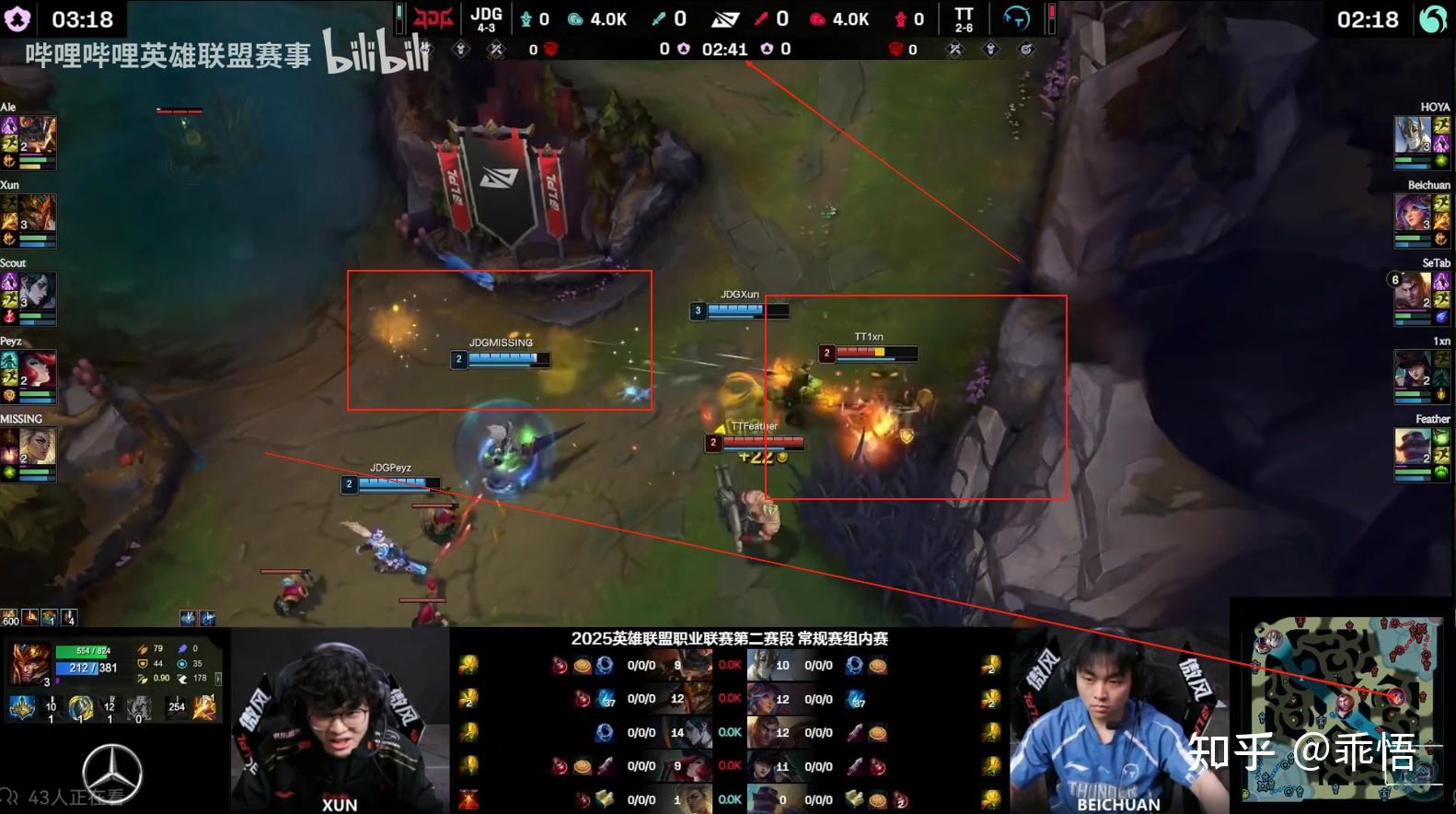Toggle the blue buff indicator above the champion HUD
The image size is (1456, 814).
187,618
